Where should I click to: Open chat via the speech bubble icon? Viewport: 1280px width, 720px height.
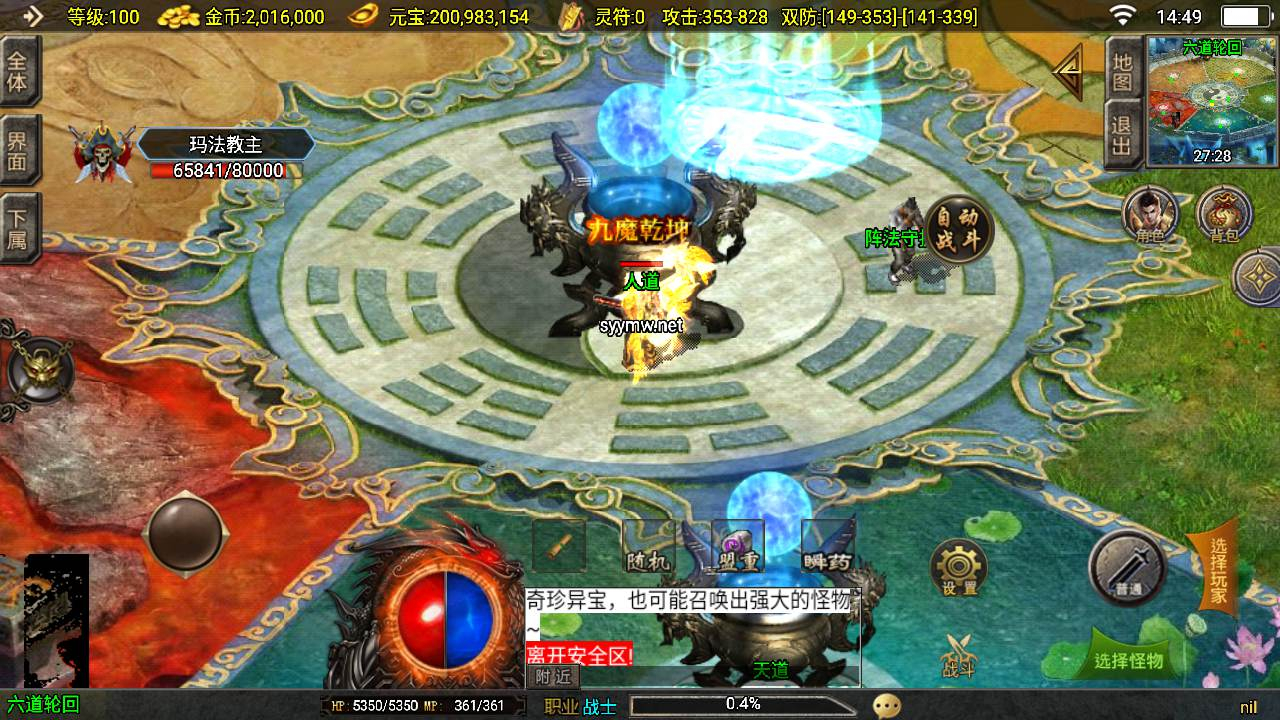click(x=886, y=706)
